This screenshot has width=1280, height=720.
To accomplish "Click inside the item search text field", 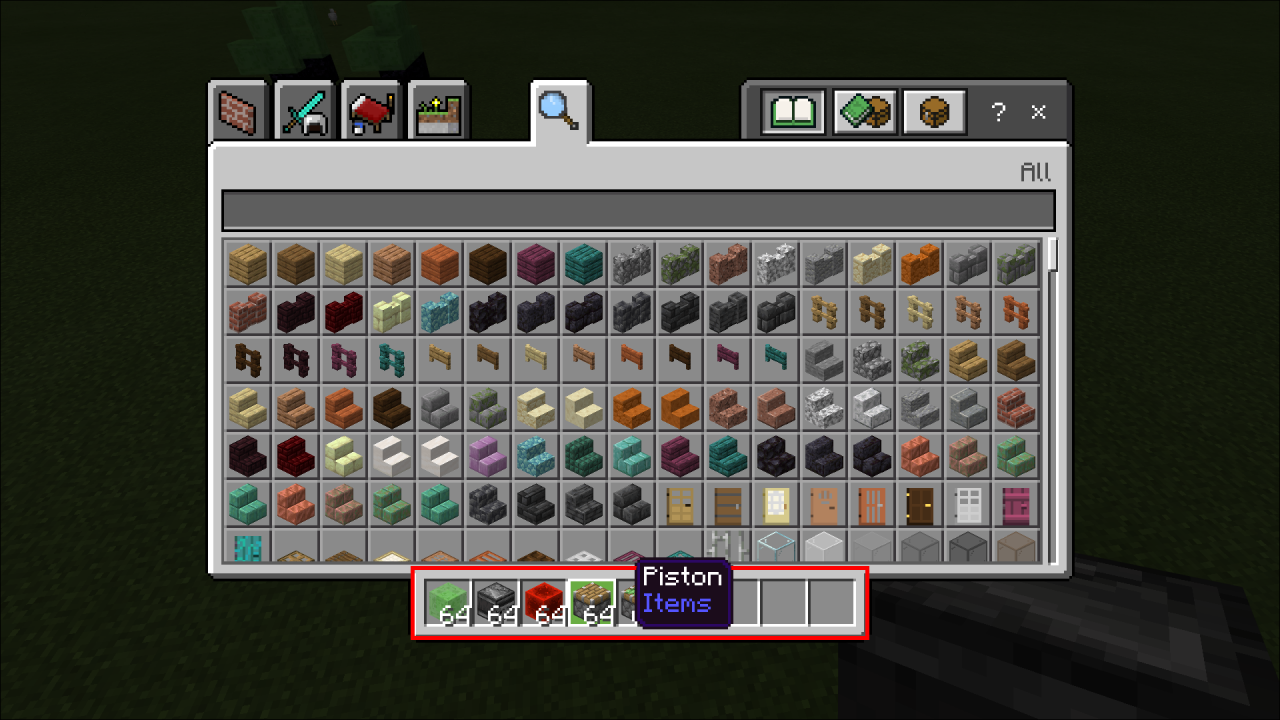I will [640, 209].
